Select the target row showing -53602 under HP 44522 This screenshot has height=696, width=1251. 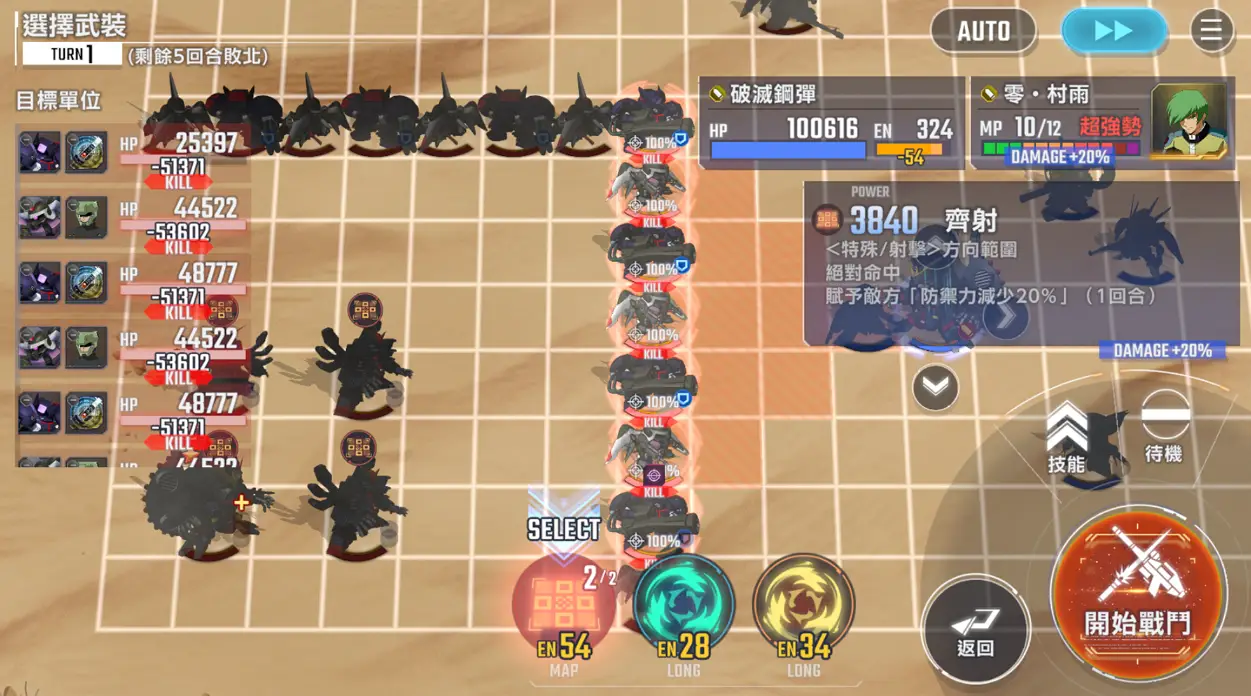[130, 220]
